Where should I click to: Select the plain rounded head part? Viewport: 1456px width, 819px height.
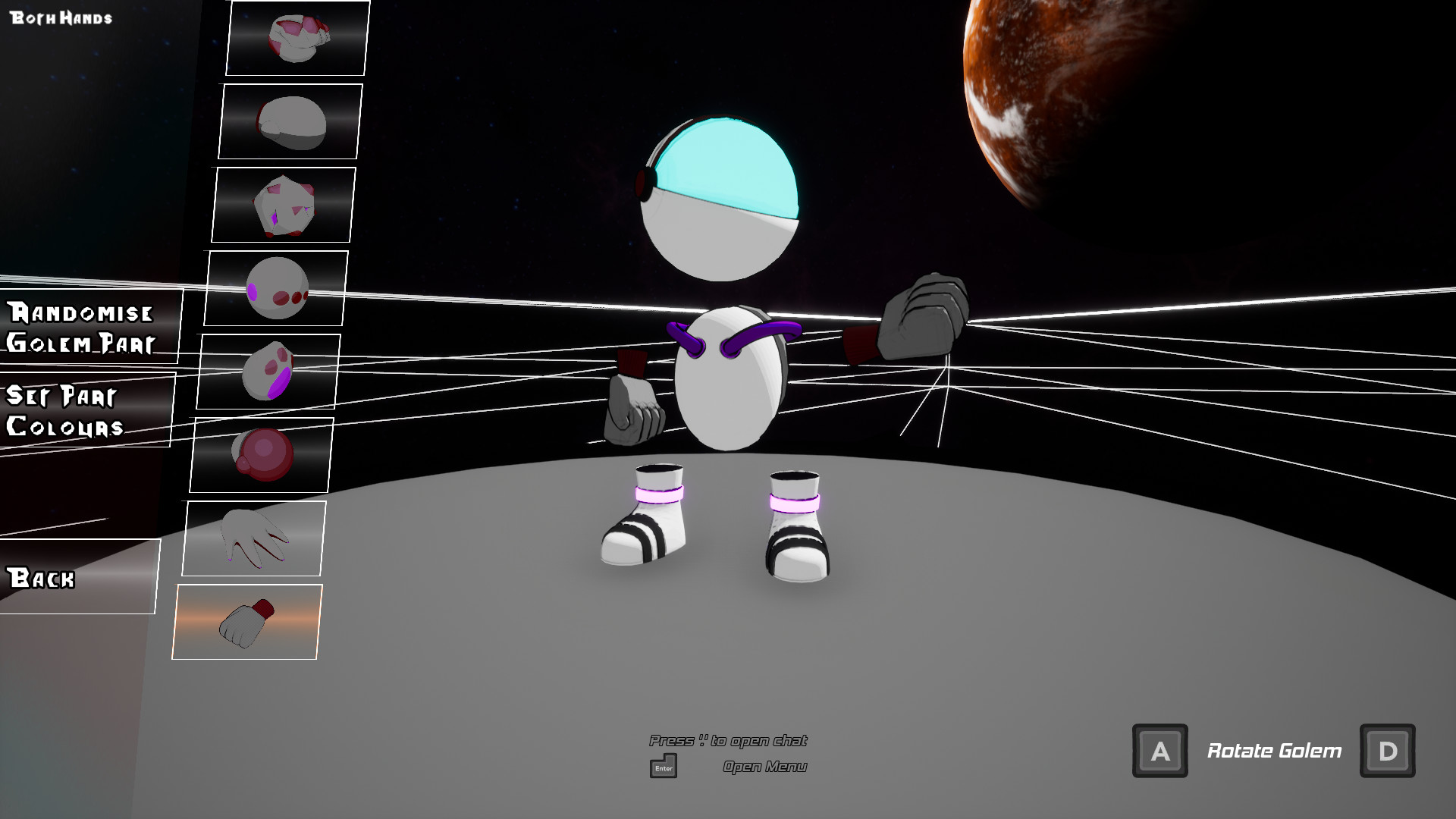[289, 123]
